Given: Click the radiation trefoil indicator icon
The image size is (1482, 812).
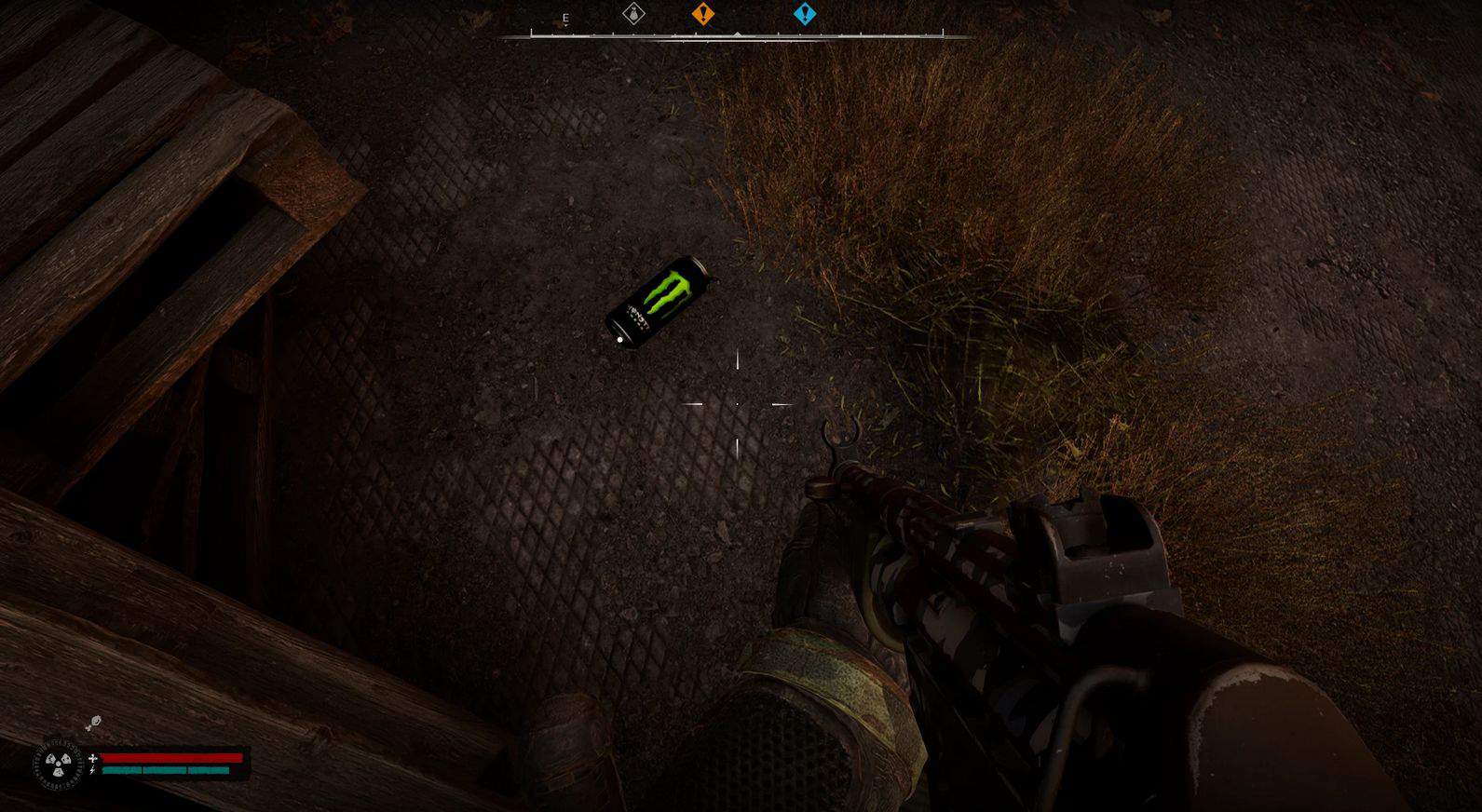Looking at the screenshot, I should (x=60, y=765).
